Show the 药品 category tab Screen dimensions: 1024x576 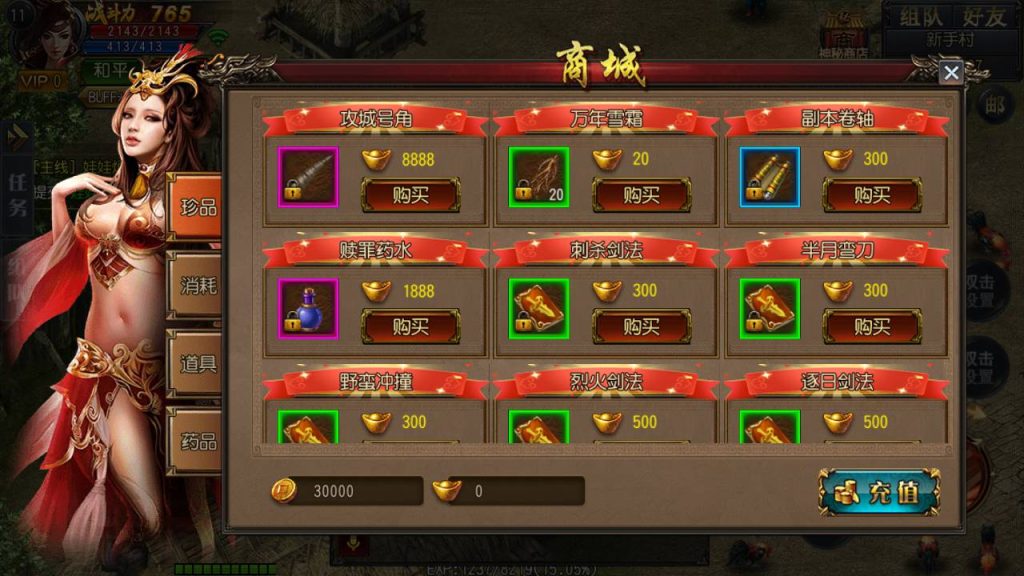tap(196, 441)
